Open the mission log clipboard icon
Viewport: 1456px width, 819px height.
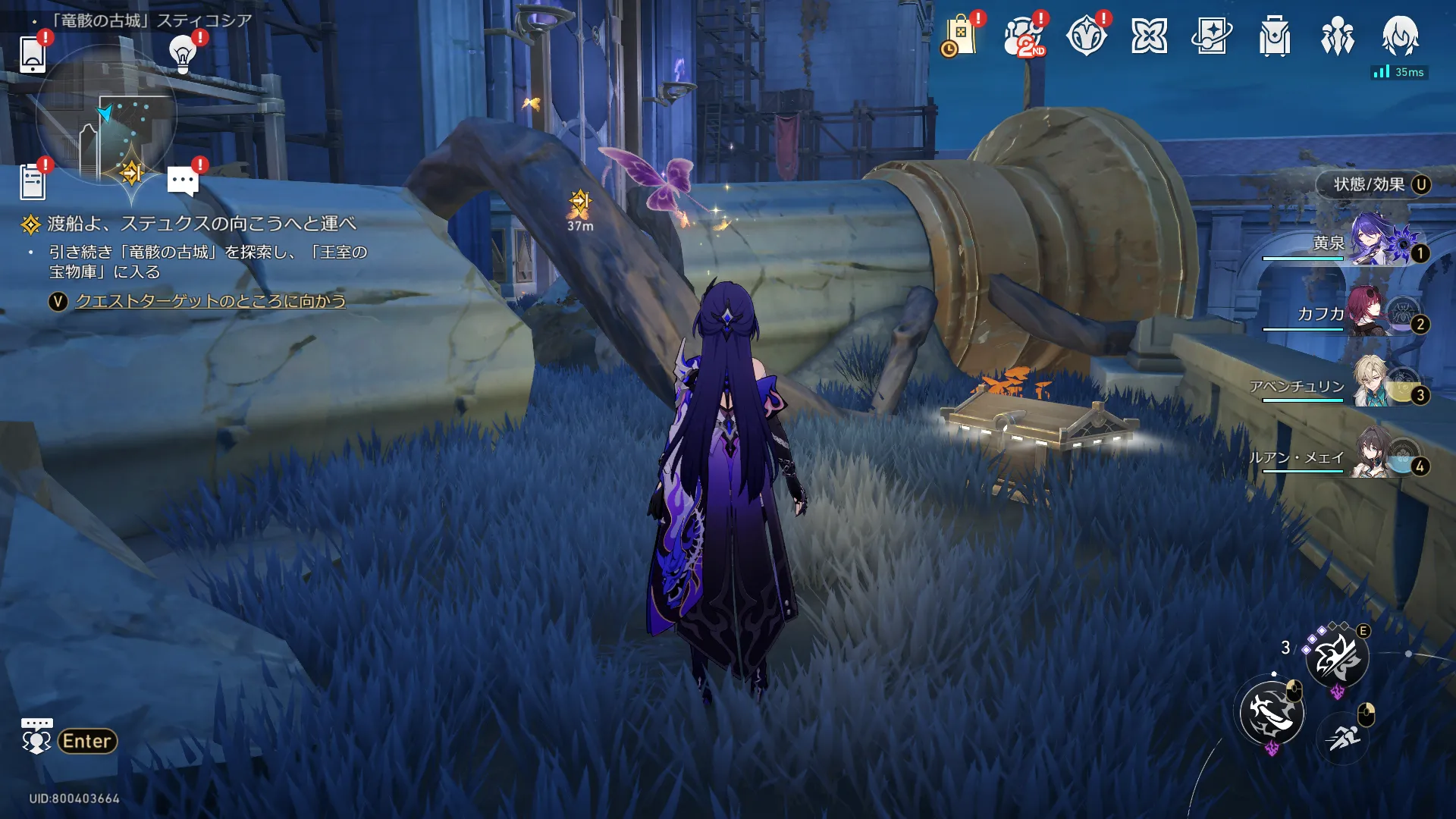pos(33,182)
